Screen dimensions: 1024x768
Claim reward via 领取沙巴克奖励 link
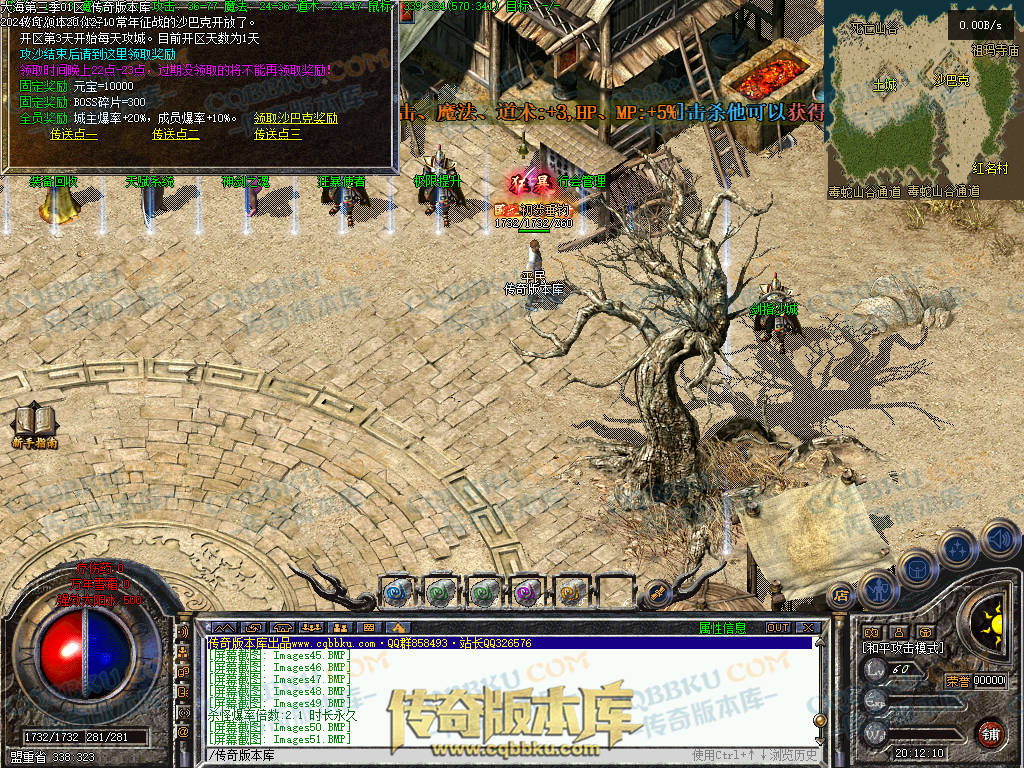point(296,118)
